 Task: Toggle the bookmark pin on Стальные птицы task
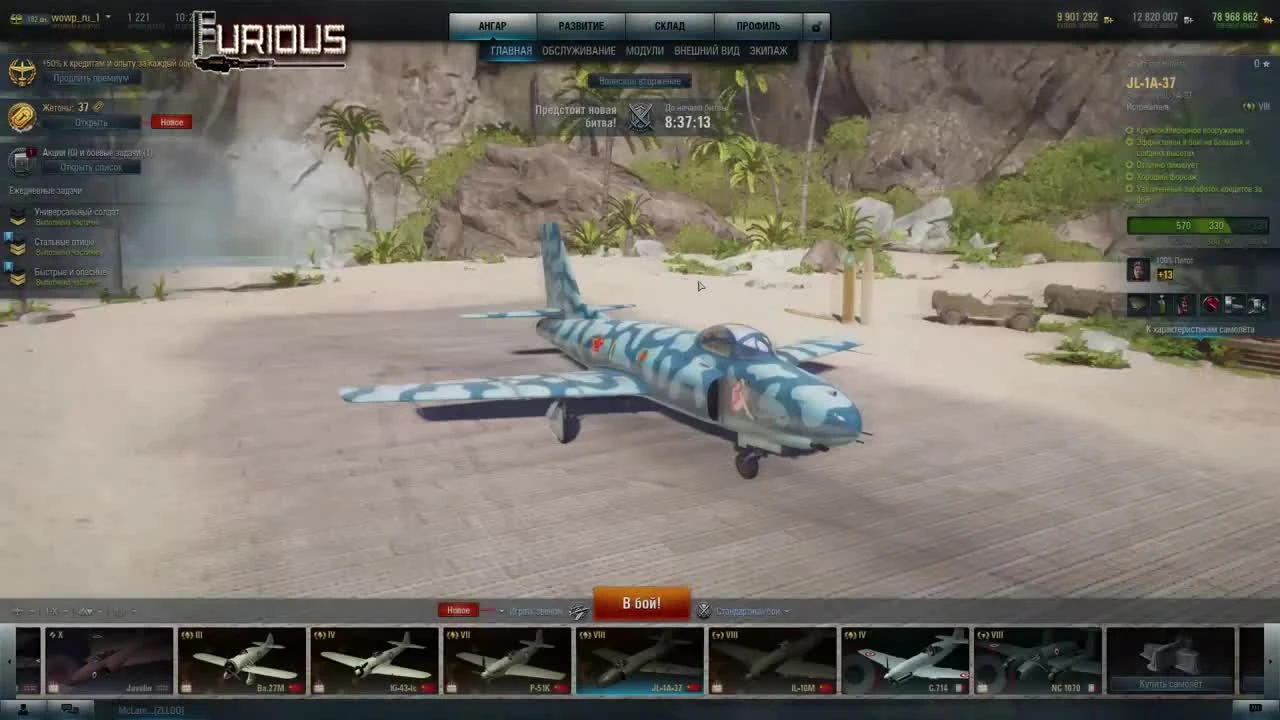[8, 237]
